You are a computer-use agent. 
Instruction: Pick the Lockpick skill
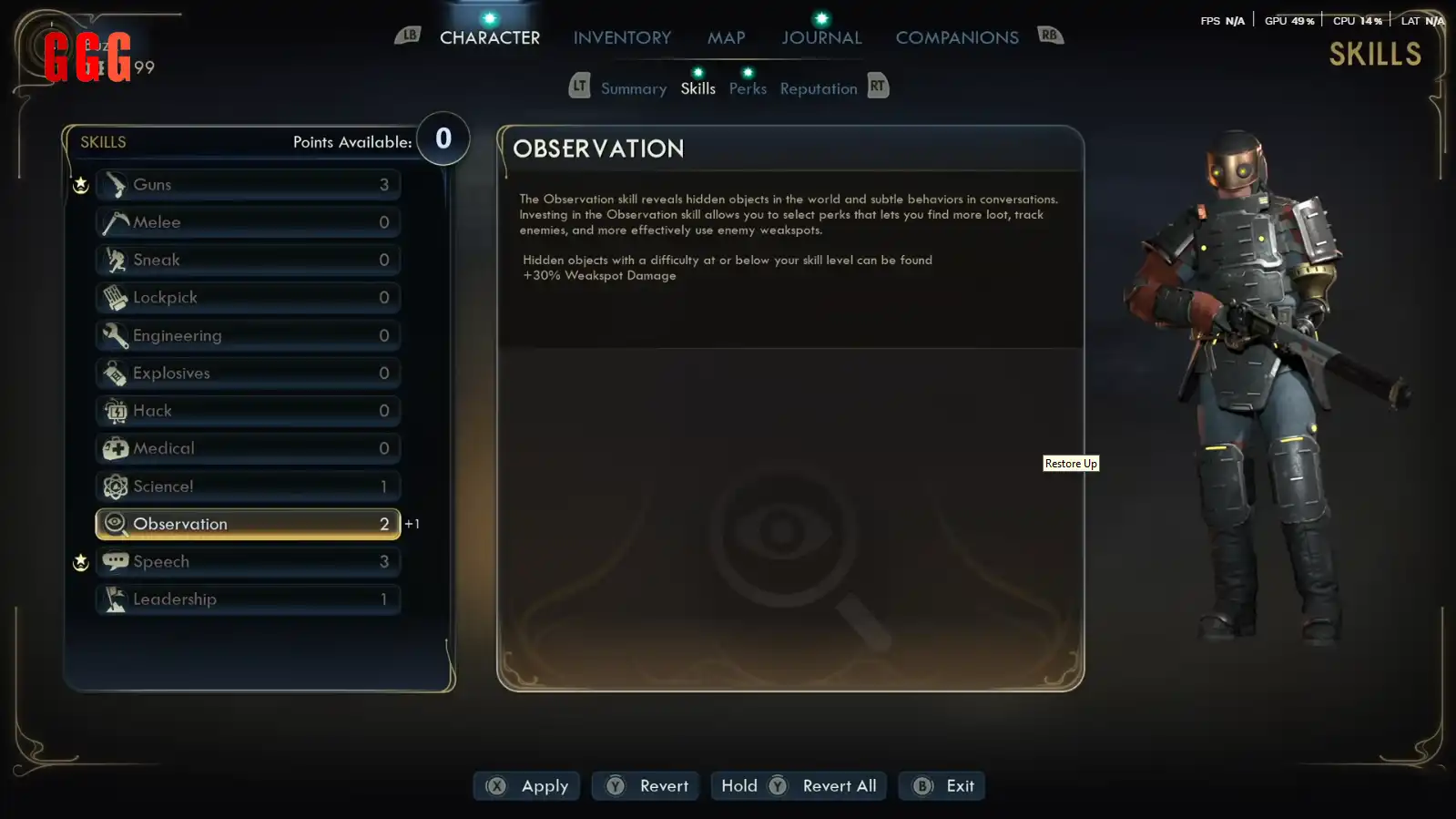point(248,298)
